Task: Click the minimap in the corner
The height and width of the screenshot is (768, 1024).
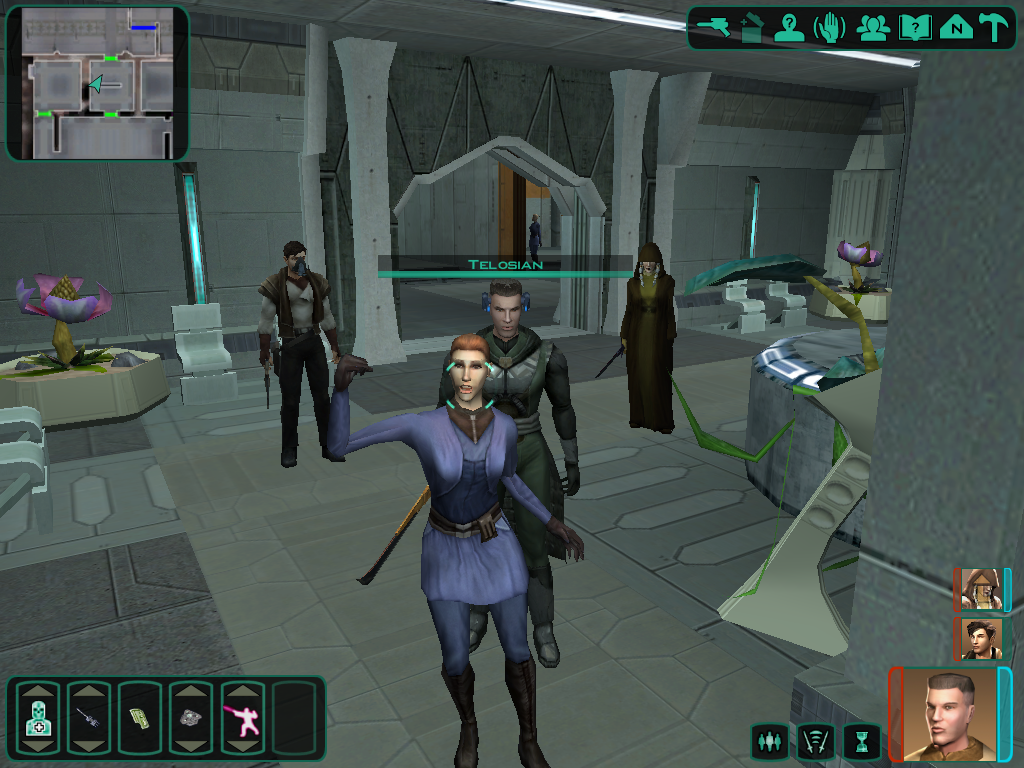Action: coord(97,83)
